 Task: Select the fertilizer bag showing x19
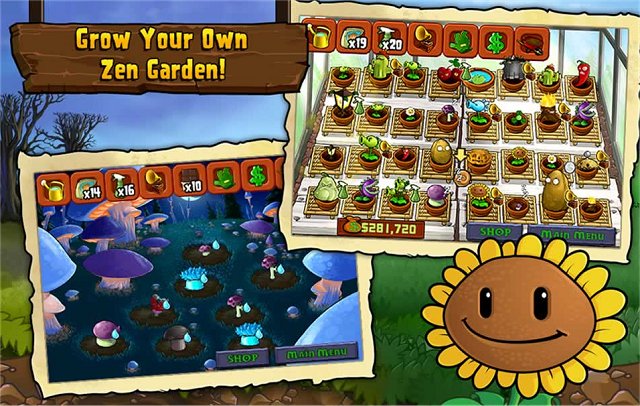point(352,38)
